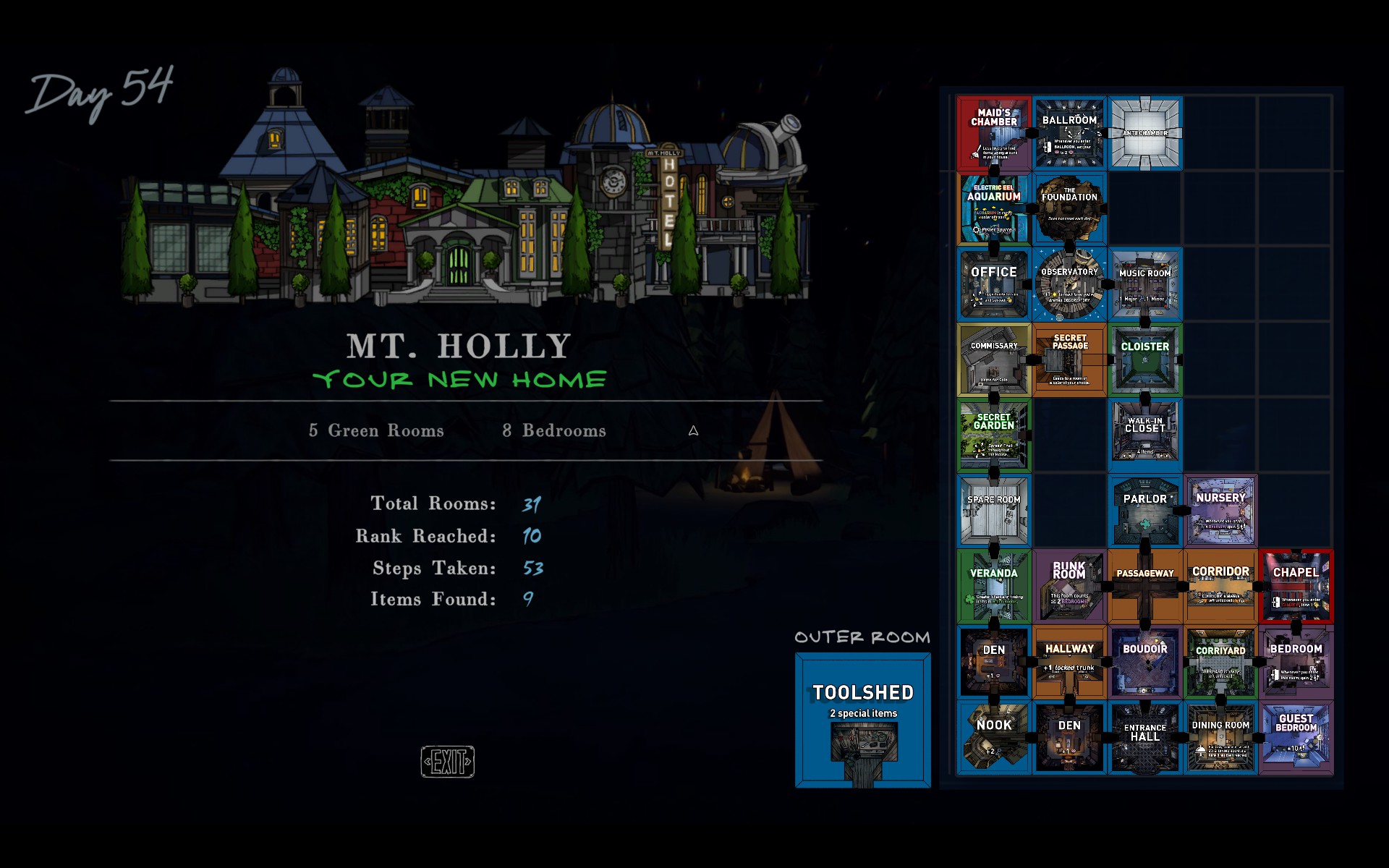The height and width of the screenshot is (868, 1389).
Task: Choose the Guest Bedroom tile
Action: coord(1296,737)
